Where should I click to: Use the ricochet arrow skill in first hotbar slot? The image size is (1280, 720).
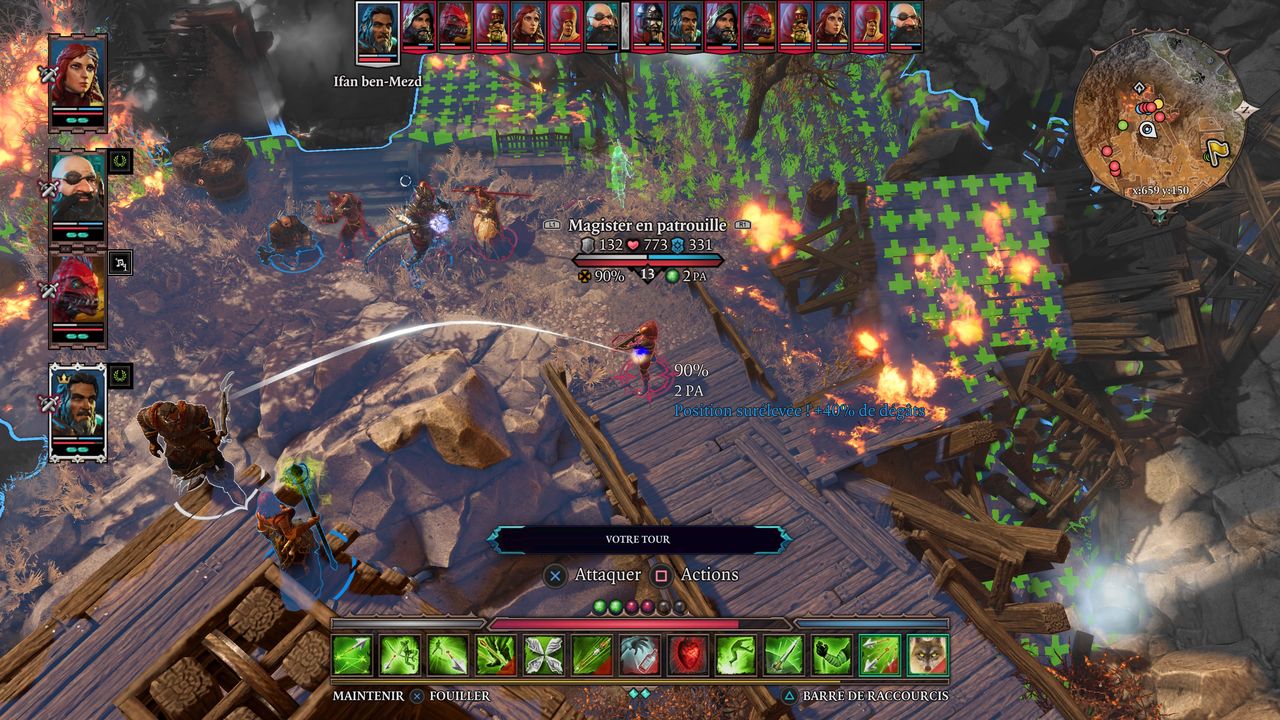[352, 655]
